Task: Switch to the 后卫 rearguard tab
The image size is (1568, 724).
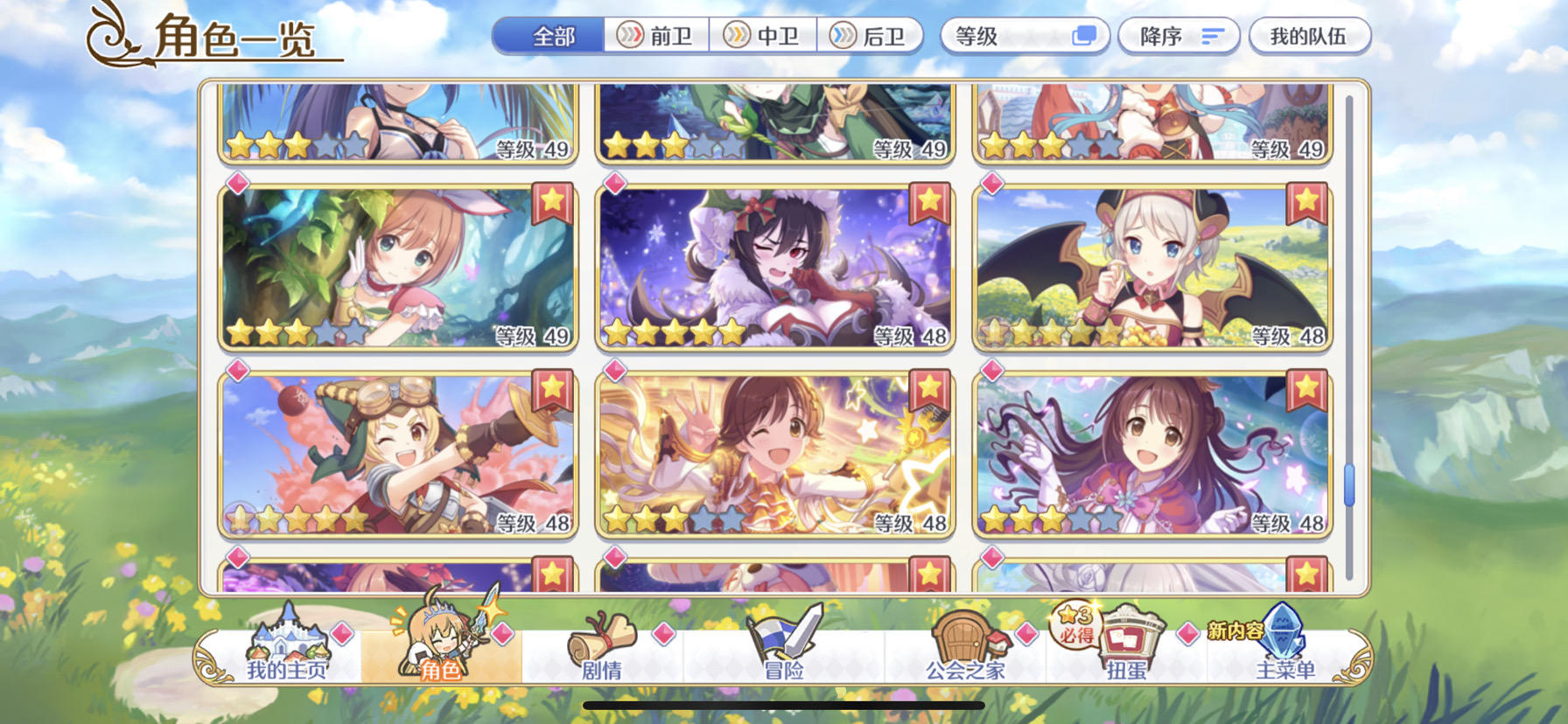Action: pos(869,37)
